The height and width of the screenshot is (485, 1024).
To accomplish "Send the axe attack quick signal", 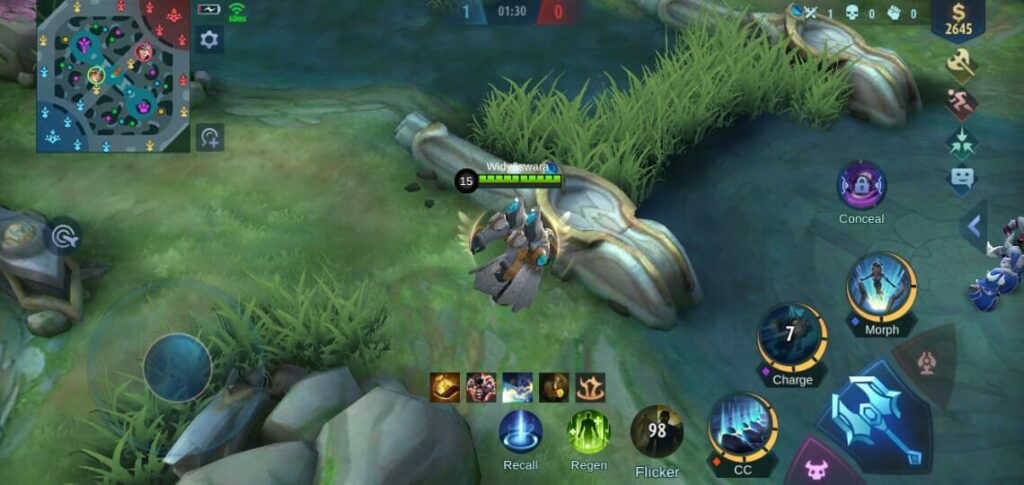I will (x=961, y=65).
